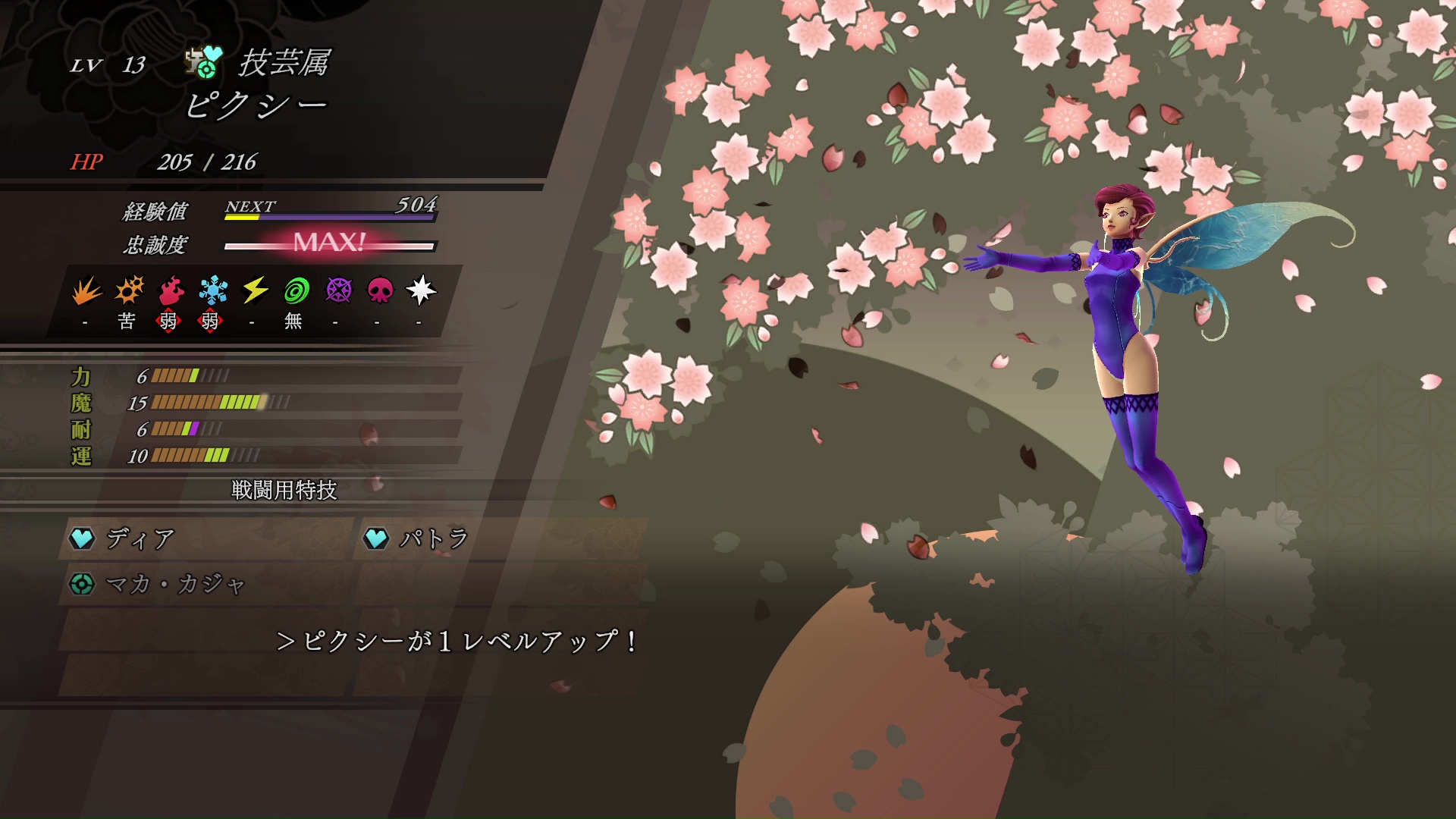
Task: Toggle the 苦 resistance marker
Action: tap(127, 322)
